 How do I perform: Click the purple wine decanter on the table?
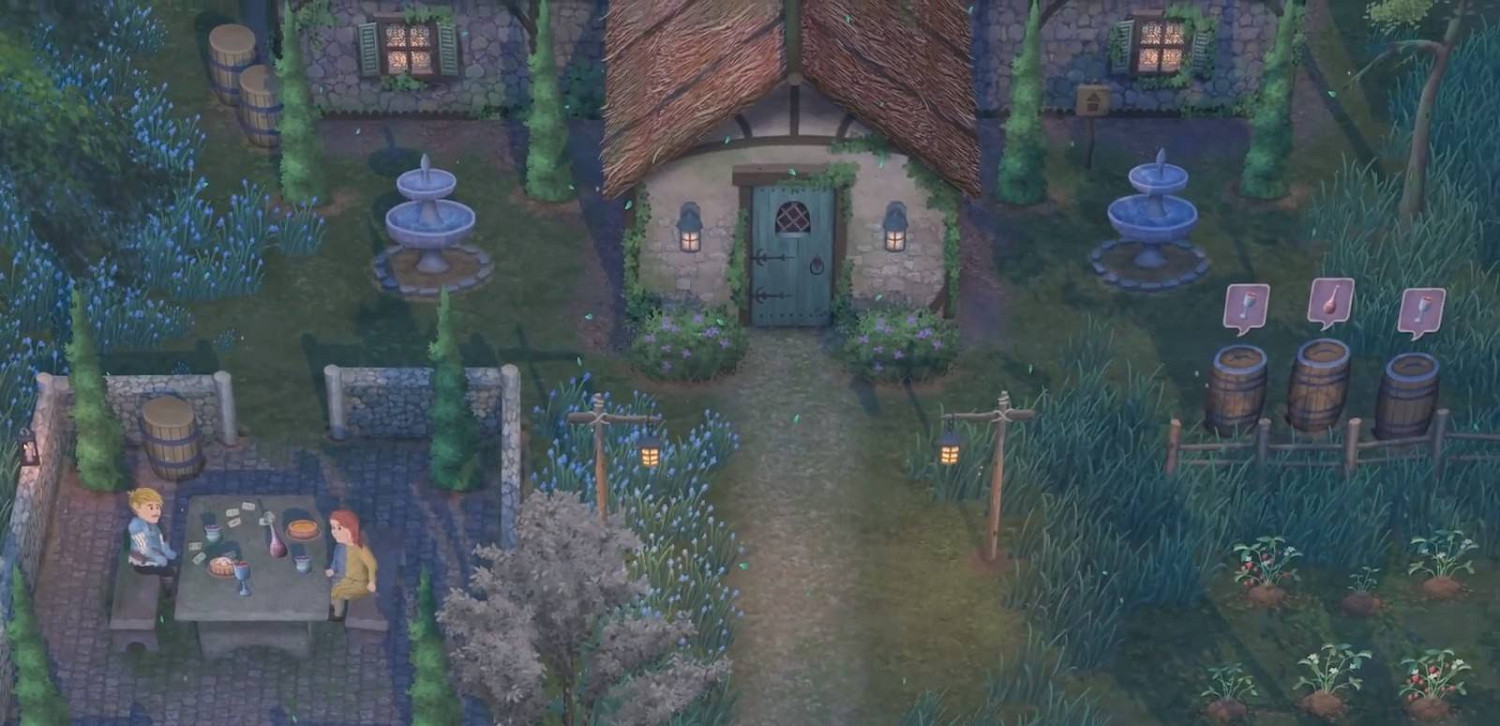(x=277, y=540)
